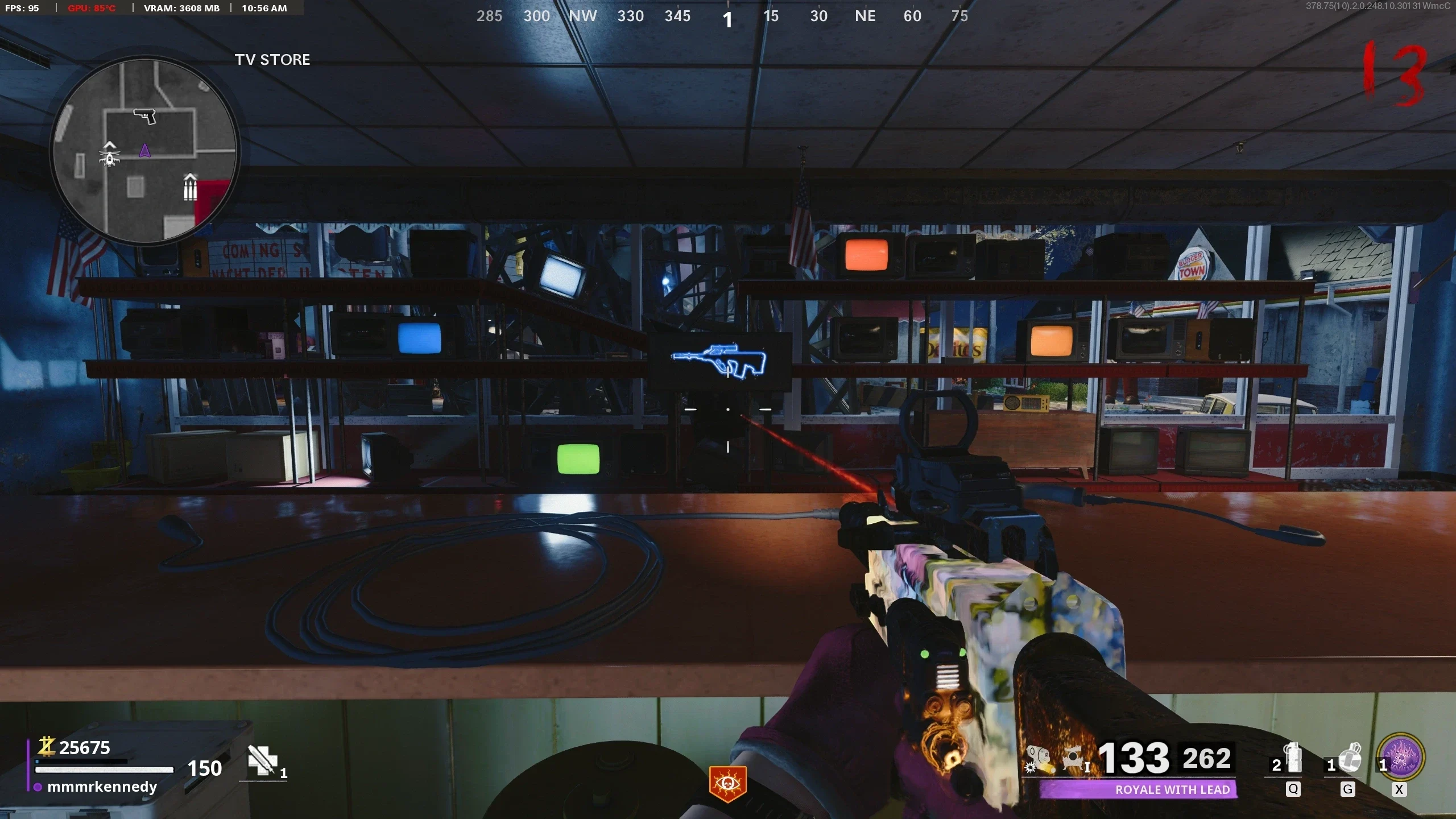Click the self-revive syringe icon

(x=262, y=760)
